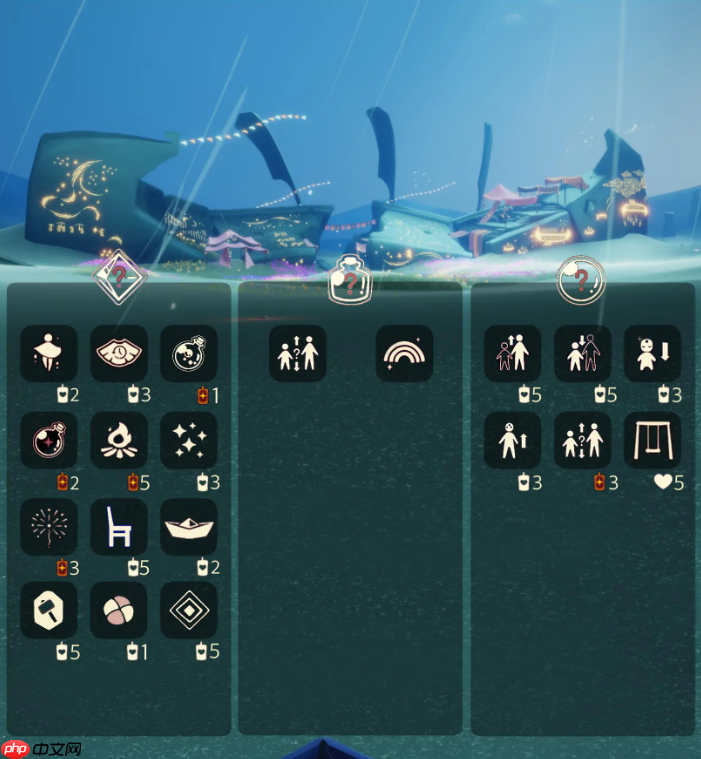Choose the pink-outlined small figure growing spell
The height and width of the screenshot is (759, 701).
(x=513, y=353)
